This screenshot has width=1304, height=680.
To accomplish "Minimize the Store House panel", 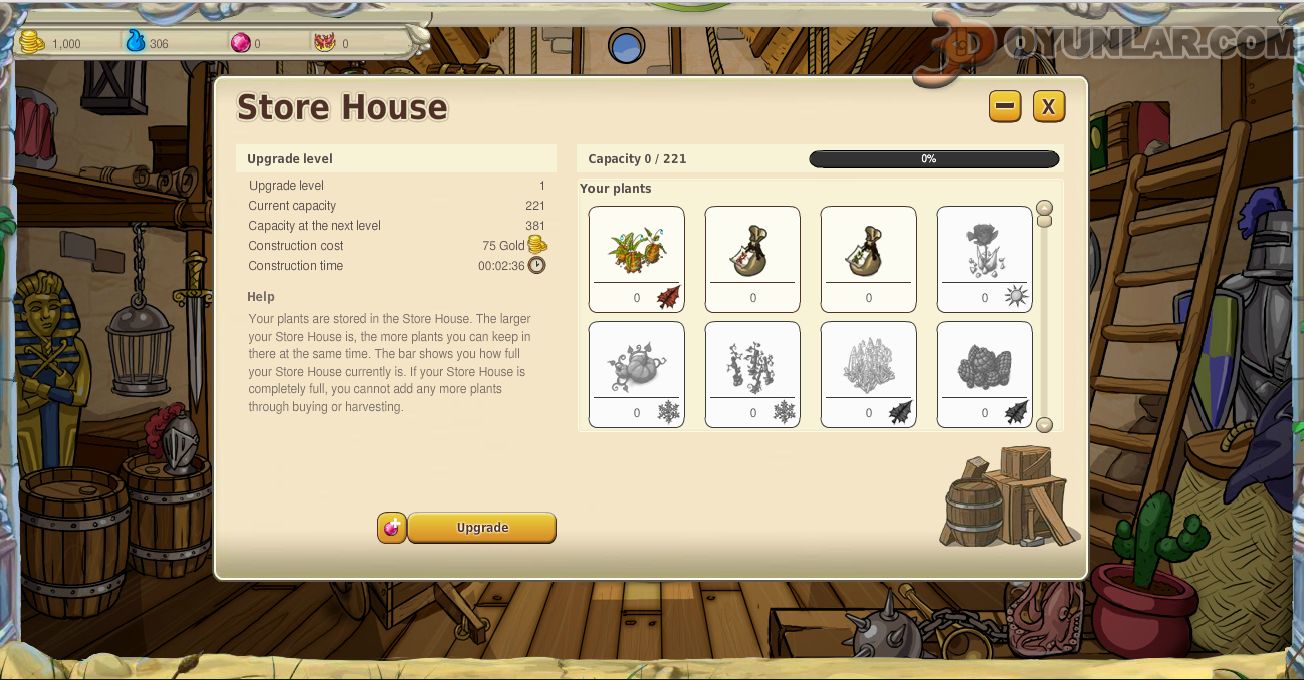I will tap(1005, 107).
